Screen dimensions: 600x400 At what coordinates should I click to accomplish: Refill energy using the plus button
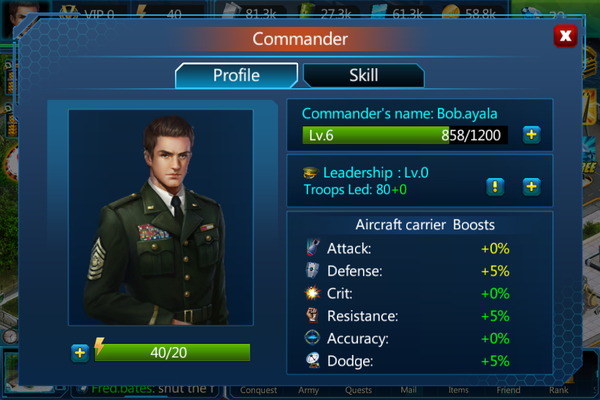(80, 352)
